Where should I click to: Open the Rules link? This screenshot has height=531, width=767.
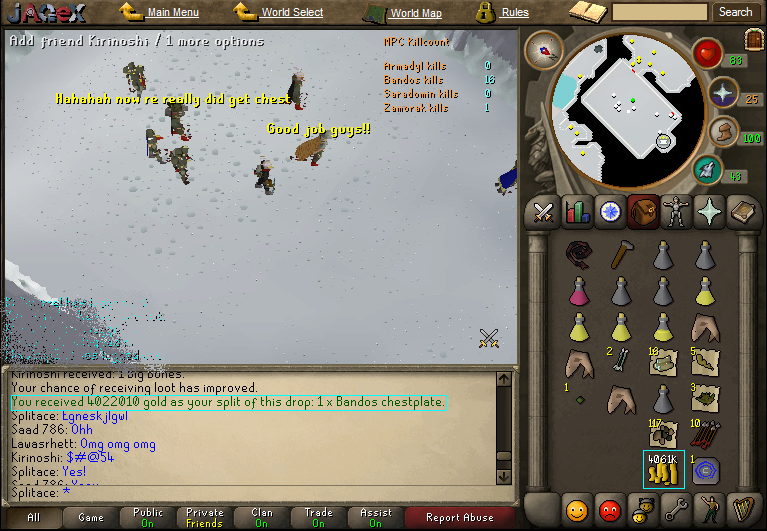coord(514,12)
